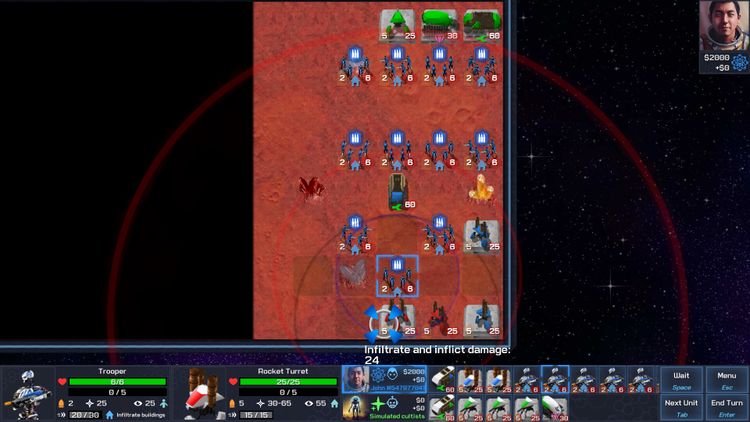Open the Menu

(727, 380)
